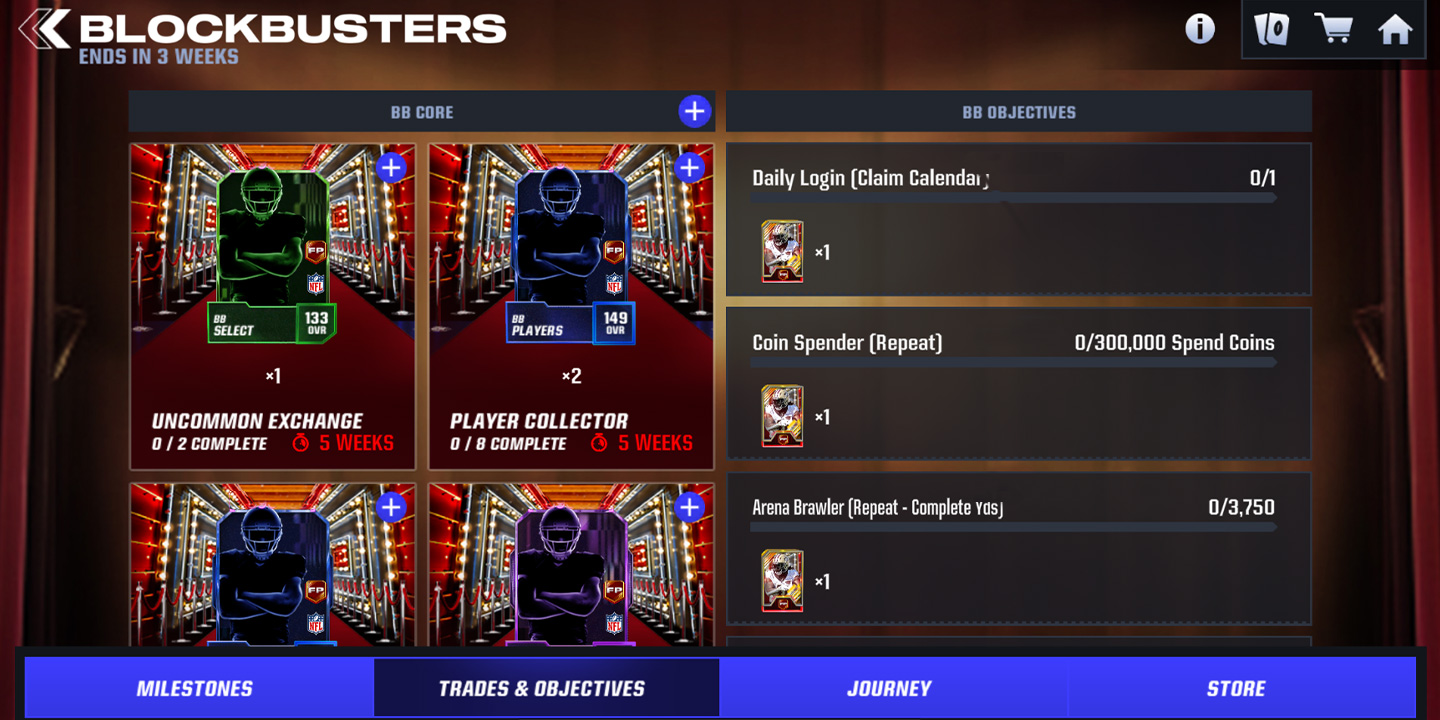Viewport: 1440px width, 720px height.
Task: Open the Arena Brawler objective entry
Action: (x=1017, y=548)
